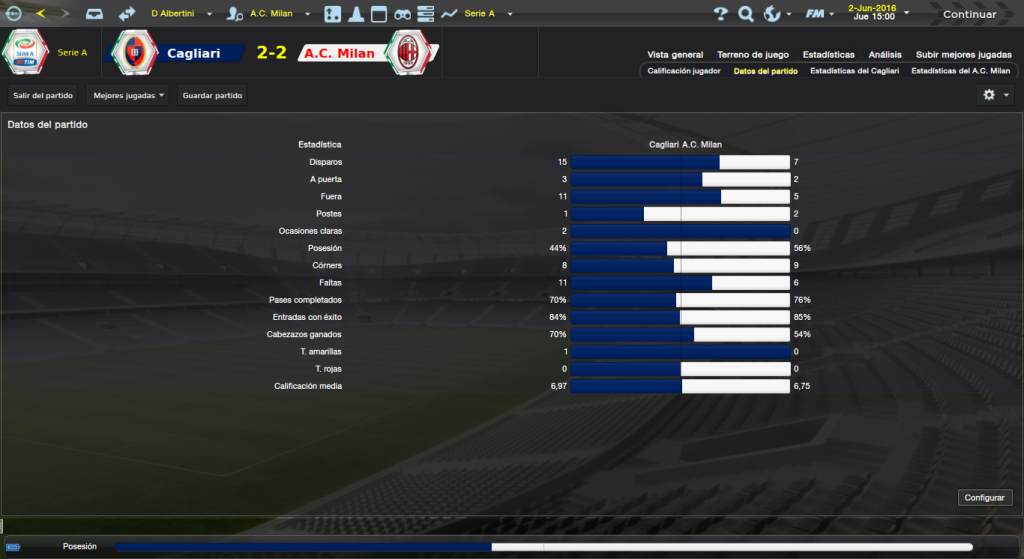
Task: Go to the Análisis tab
Action: point(885,54)
